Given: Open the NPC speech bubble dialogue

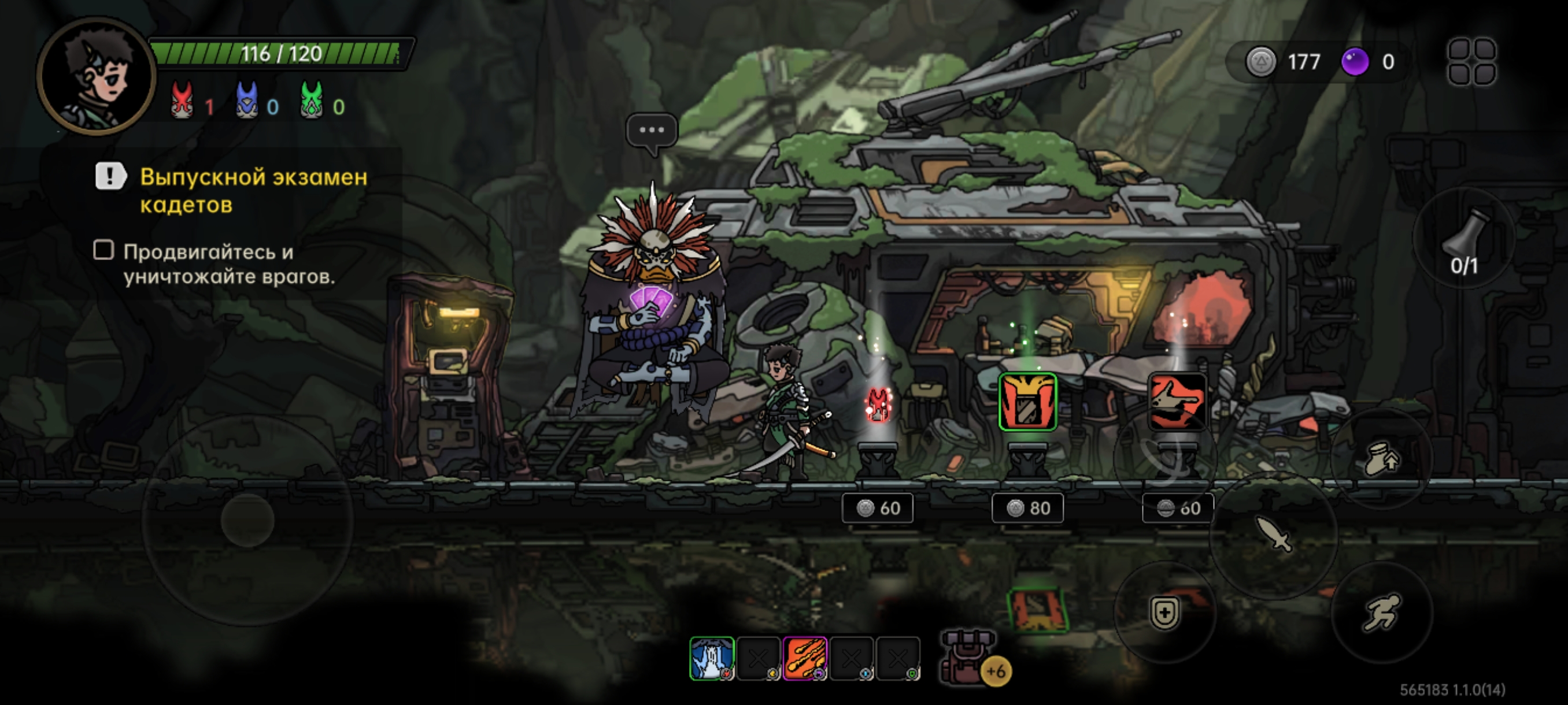Looking at the screenshot, I should pyautogui.click(x=651, y=131).
